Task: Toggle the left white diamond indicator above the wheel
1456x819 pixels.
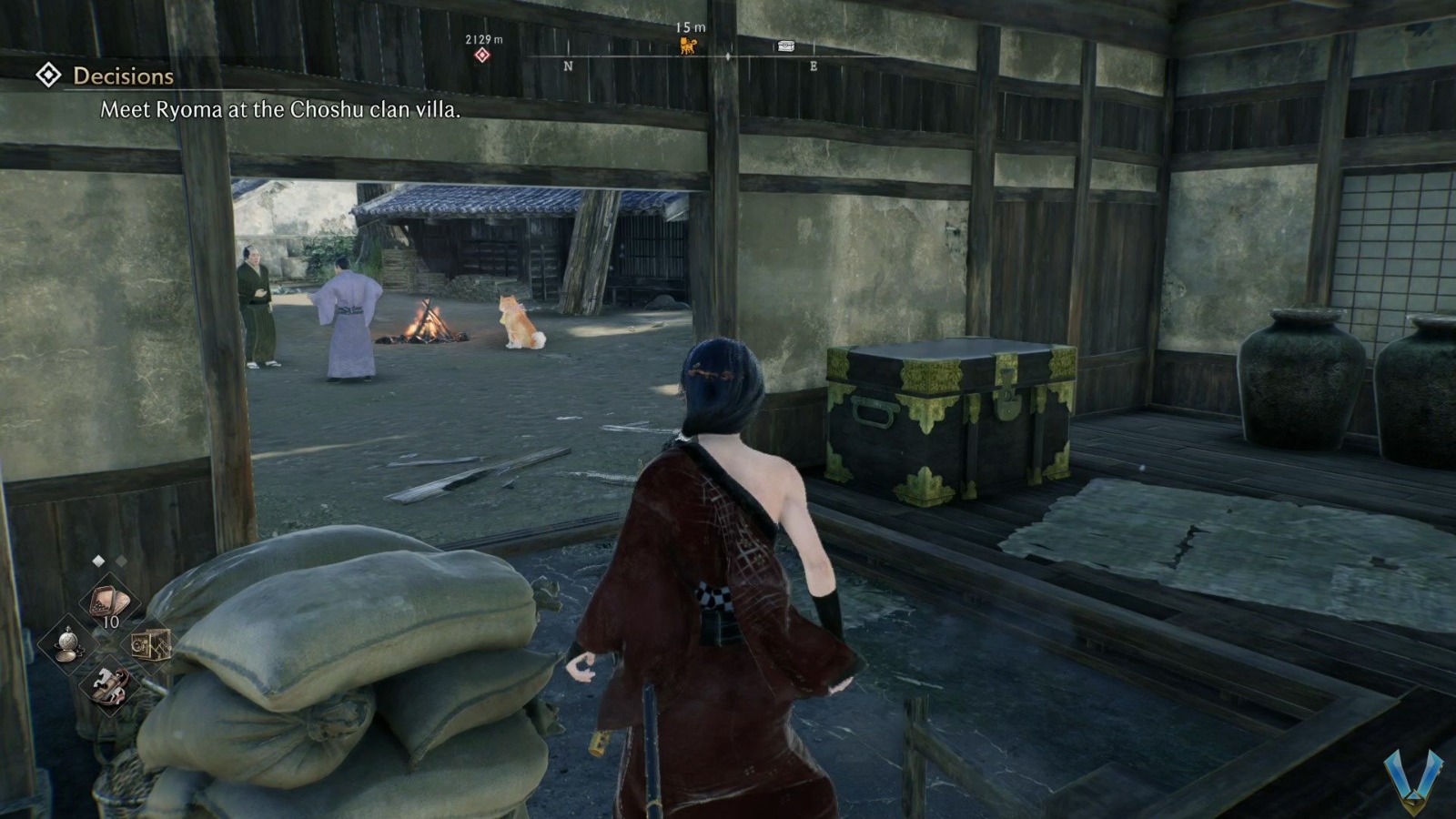Action: (98, 561)
